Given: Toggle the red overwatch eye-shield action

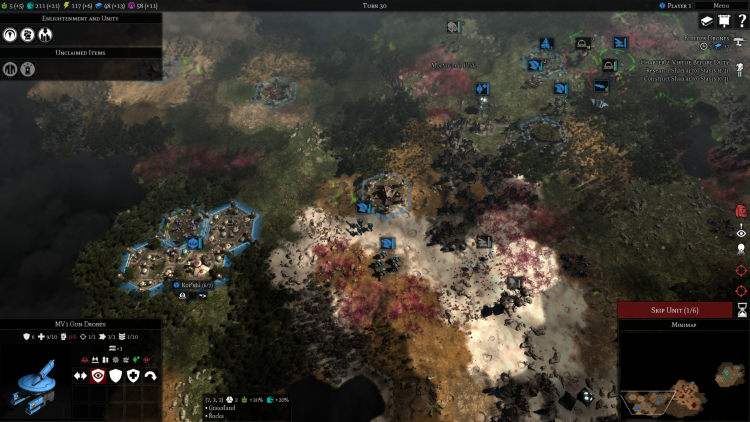Looking at the screenshot, I should [x=98, y=376].
